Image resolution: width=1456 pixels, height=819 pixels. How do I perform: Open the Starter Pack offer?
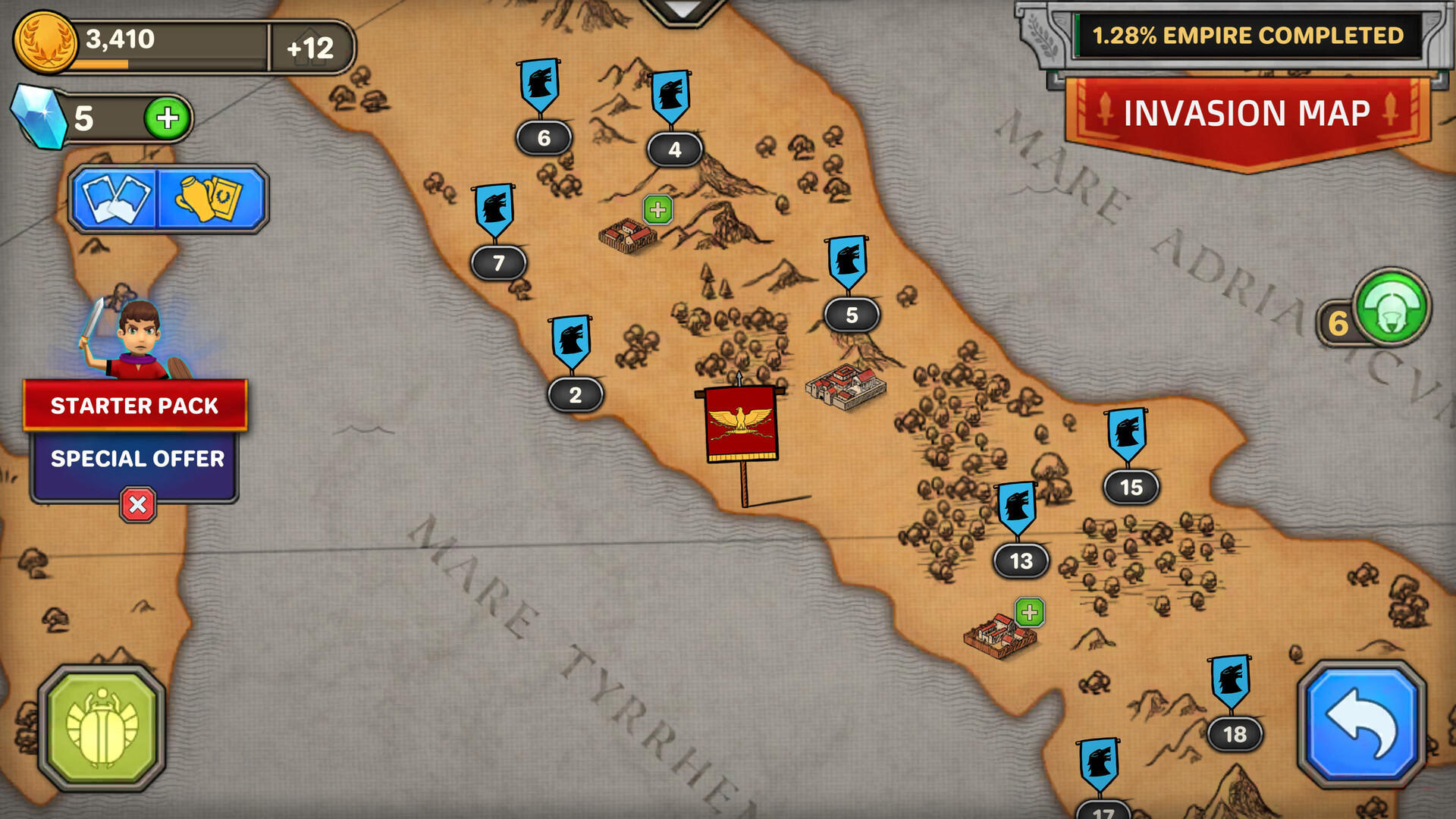pos(136,406)
